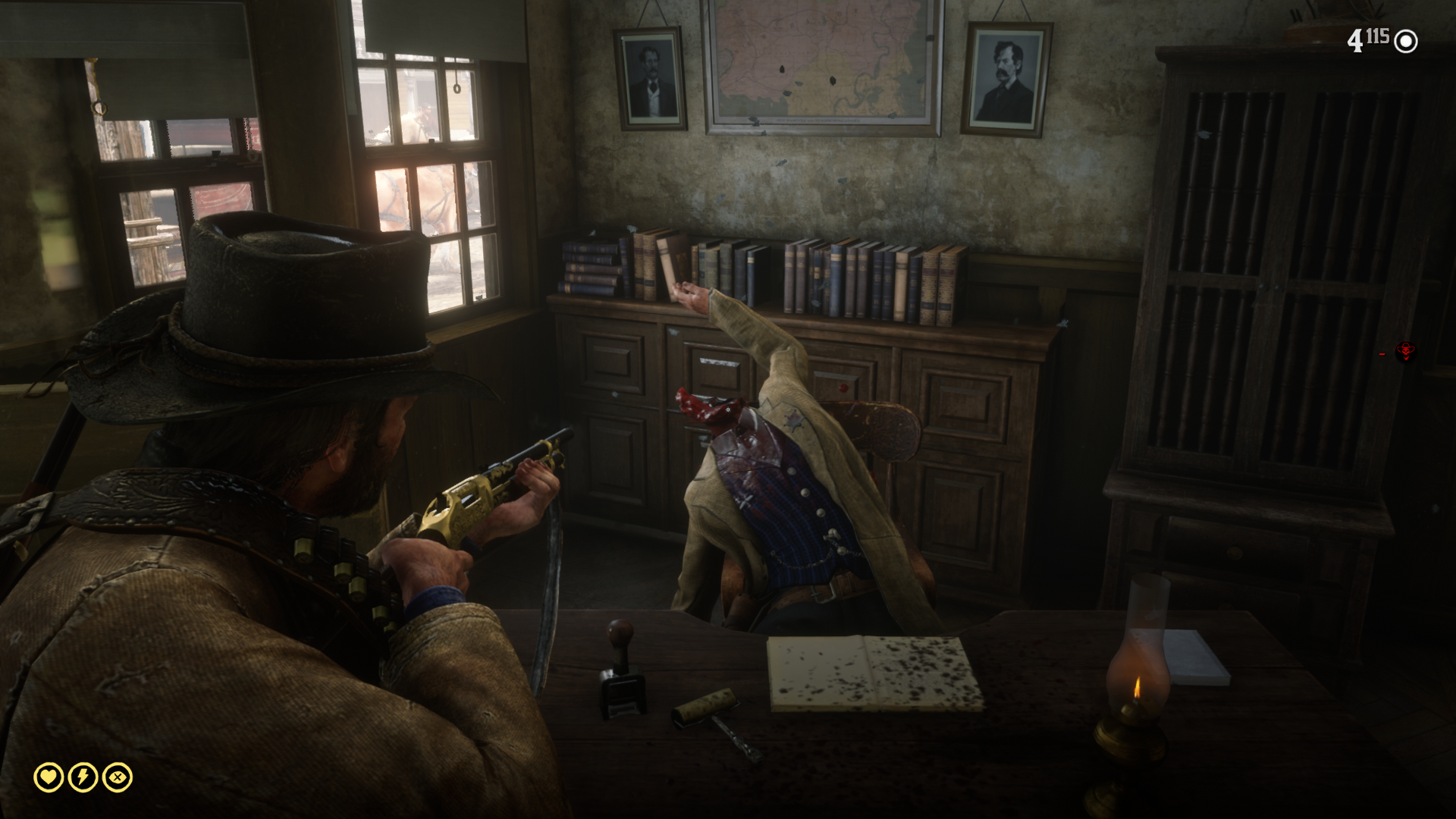This screenshot has width=1456, height=819.
Task: Activate the Dead Eye core icon
Action: 118,777
